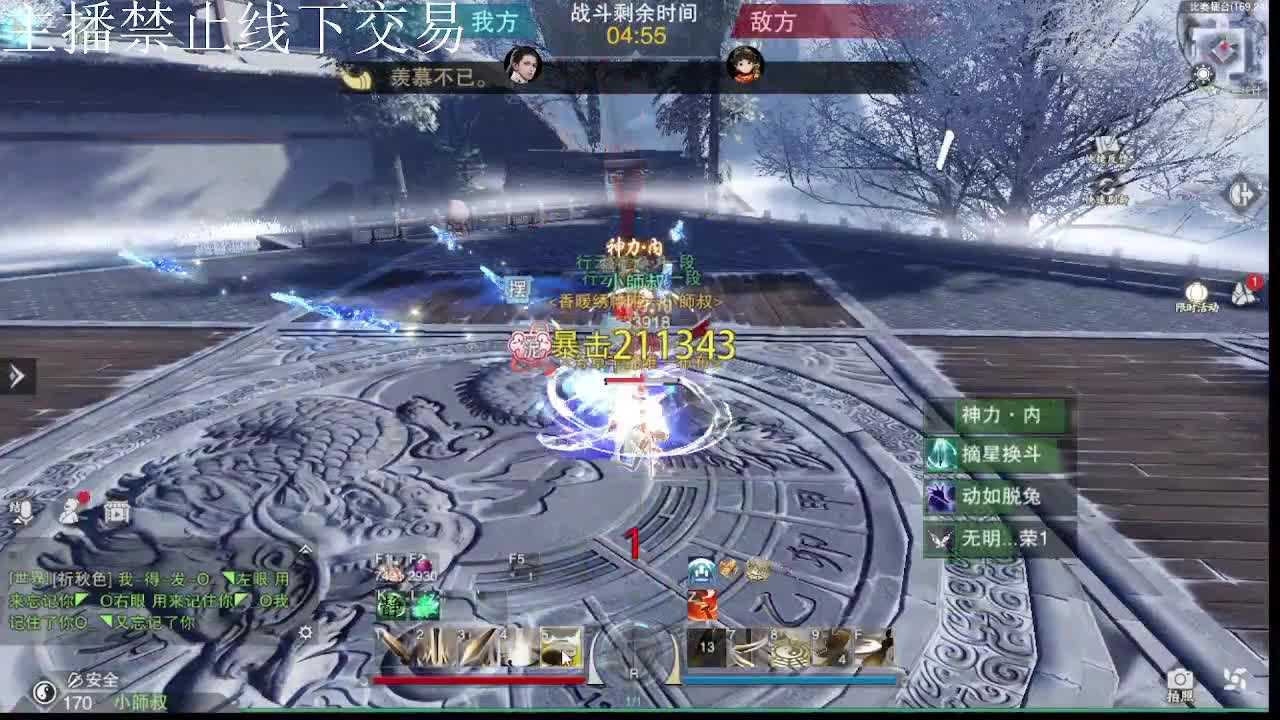The image size is (1280, 720).
Task: Toggle the 静 mute skill button
Action: [x=391, y=605]
